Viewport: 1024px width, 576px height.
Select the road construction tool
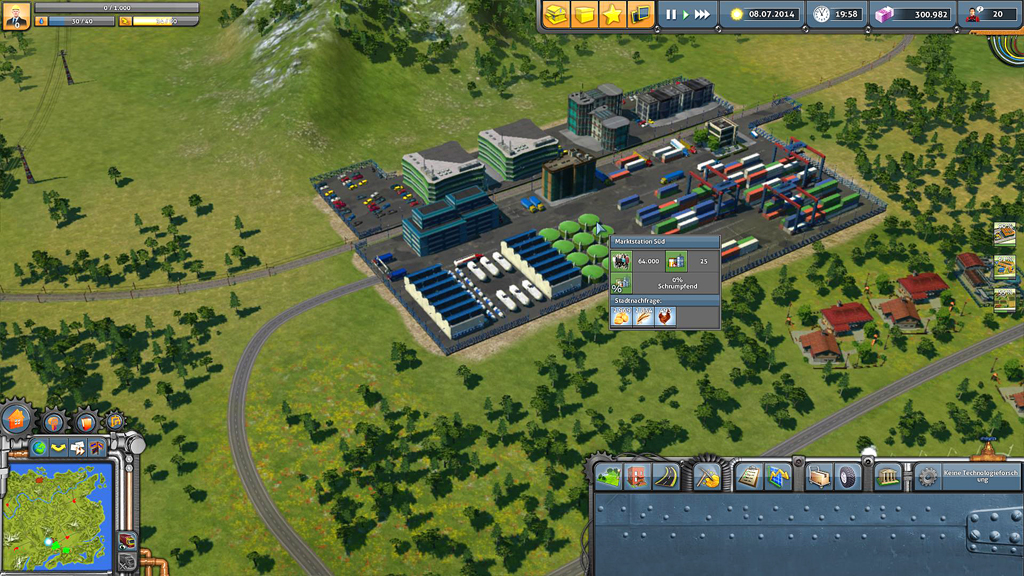pyautogui.click(x=665, y=477)
